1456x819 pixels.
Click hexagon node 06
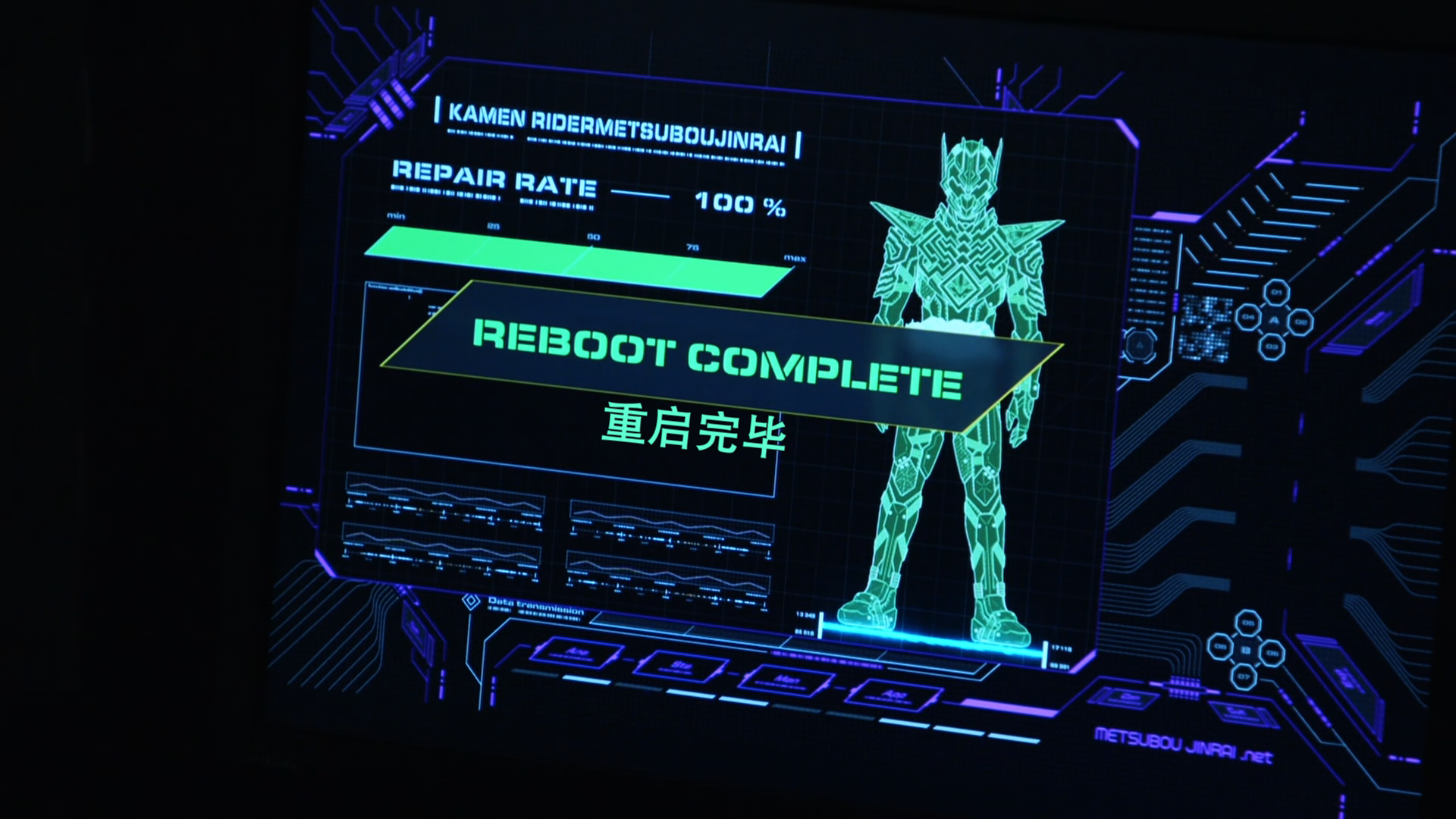pyautogui.click(x=1272, y=652)
